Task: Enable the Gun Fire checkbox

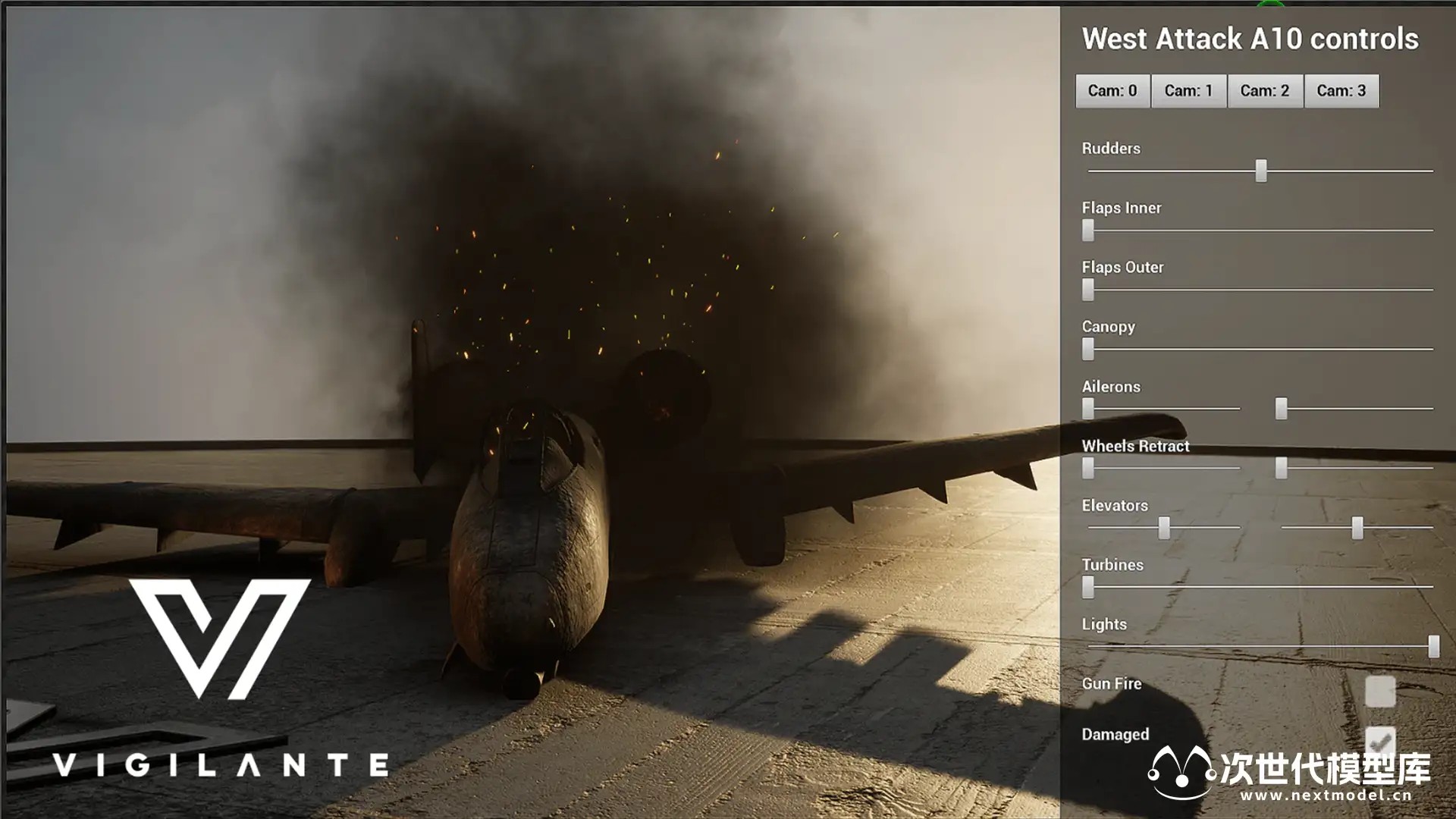Action: pyautogui.click(x=1379, y=691)
